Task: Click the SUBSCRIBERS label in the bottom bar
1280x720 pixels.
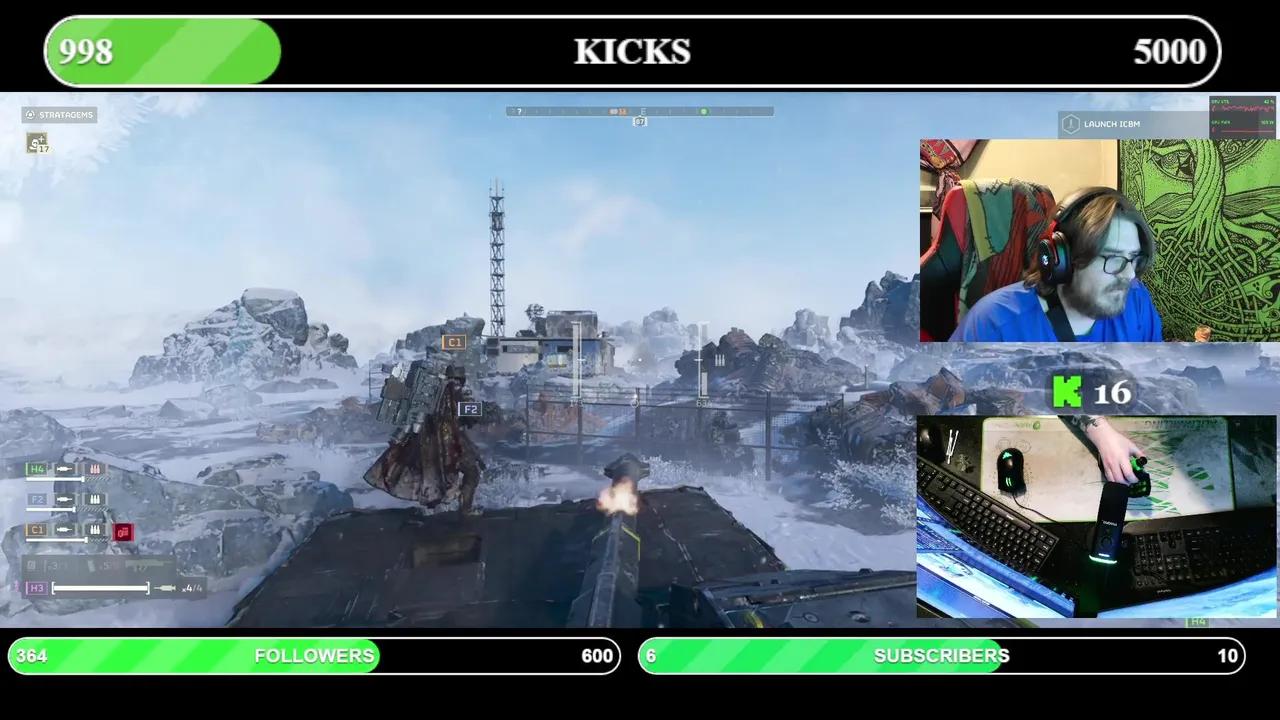Action: click(x=940, y=656)
